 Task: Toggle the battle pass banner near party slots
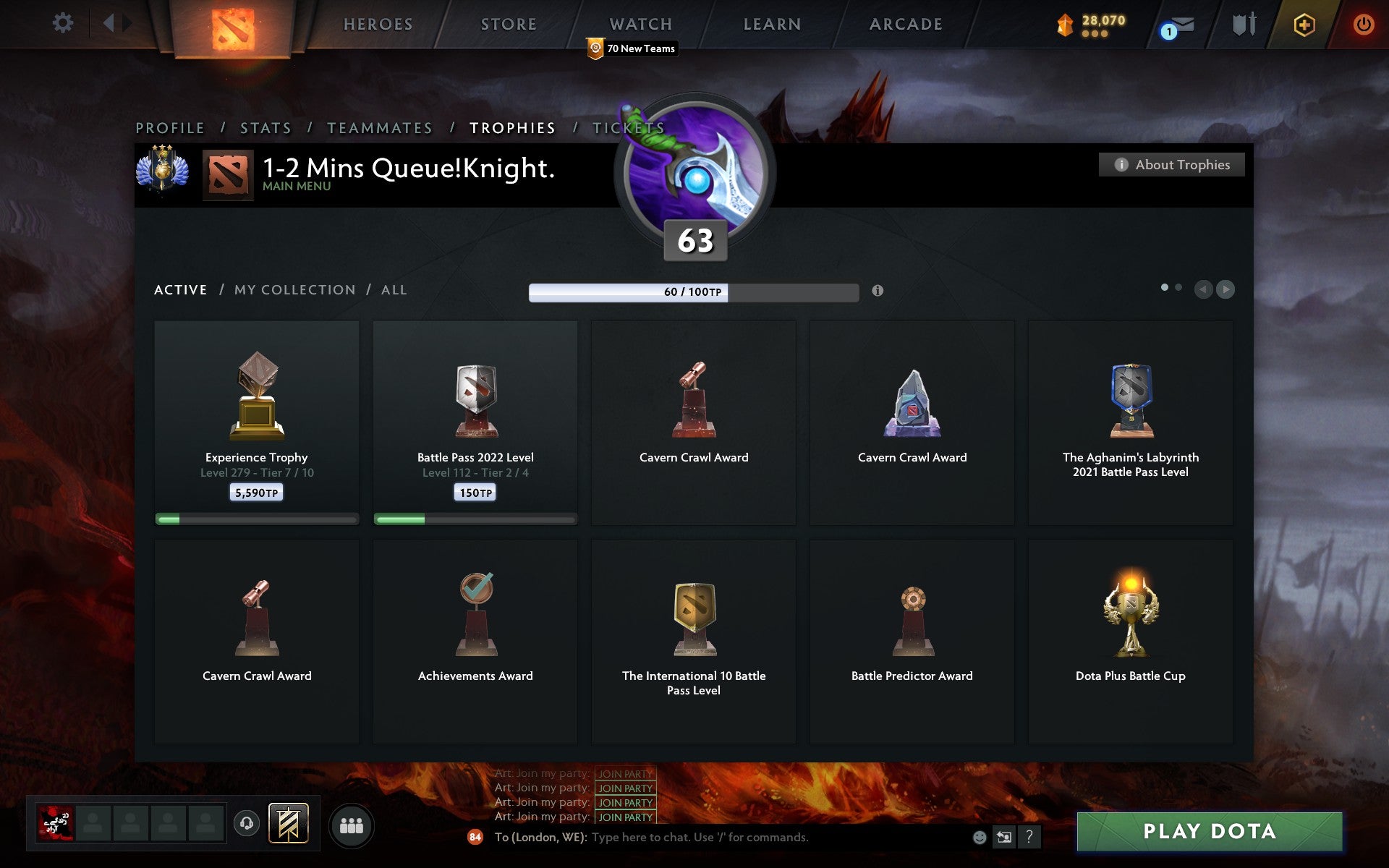point(286,823)
